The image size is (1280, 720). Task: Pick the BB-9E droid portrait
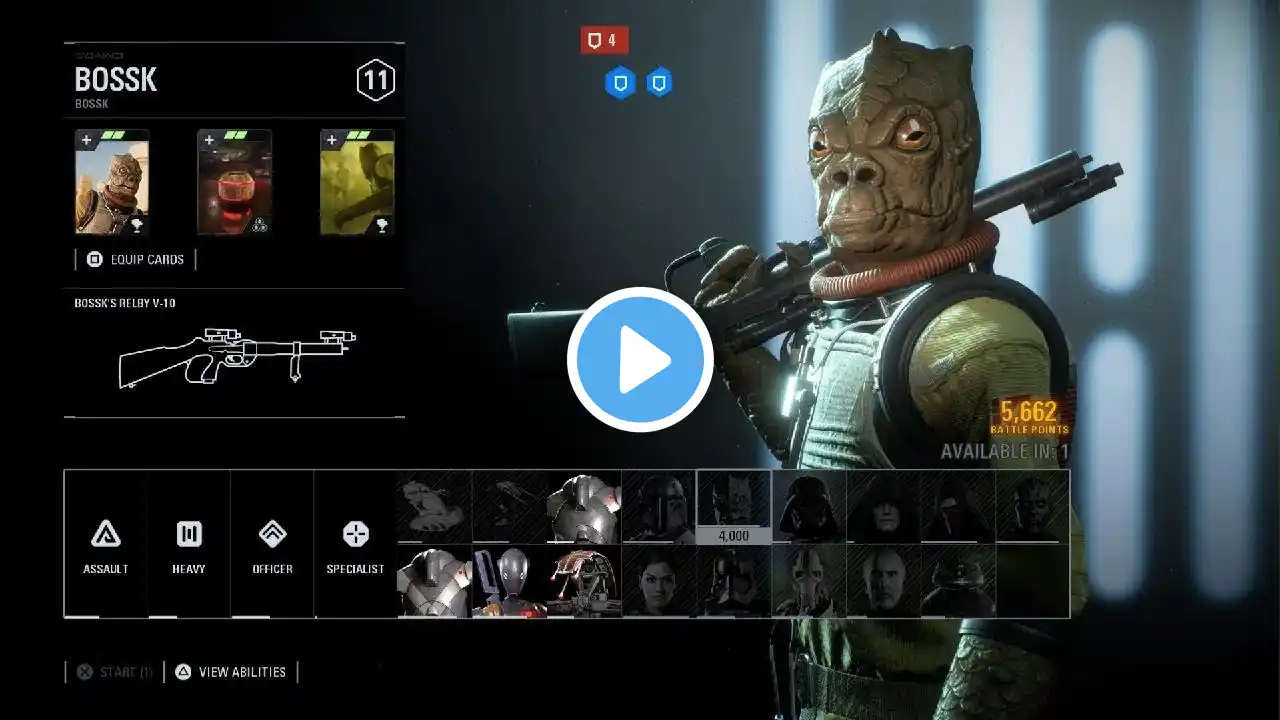pyautogui.click(x=958, y=581)
